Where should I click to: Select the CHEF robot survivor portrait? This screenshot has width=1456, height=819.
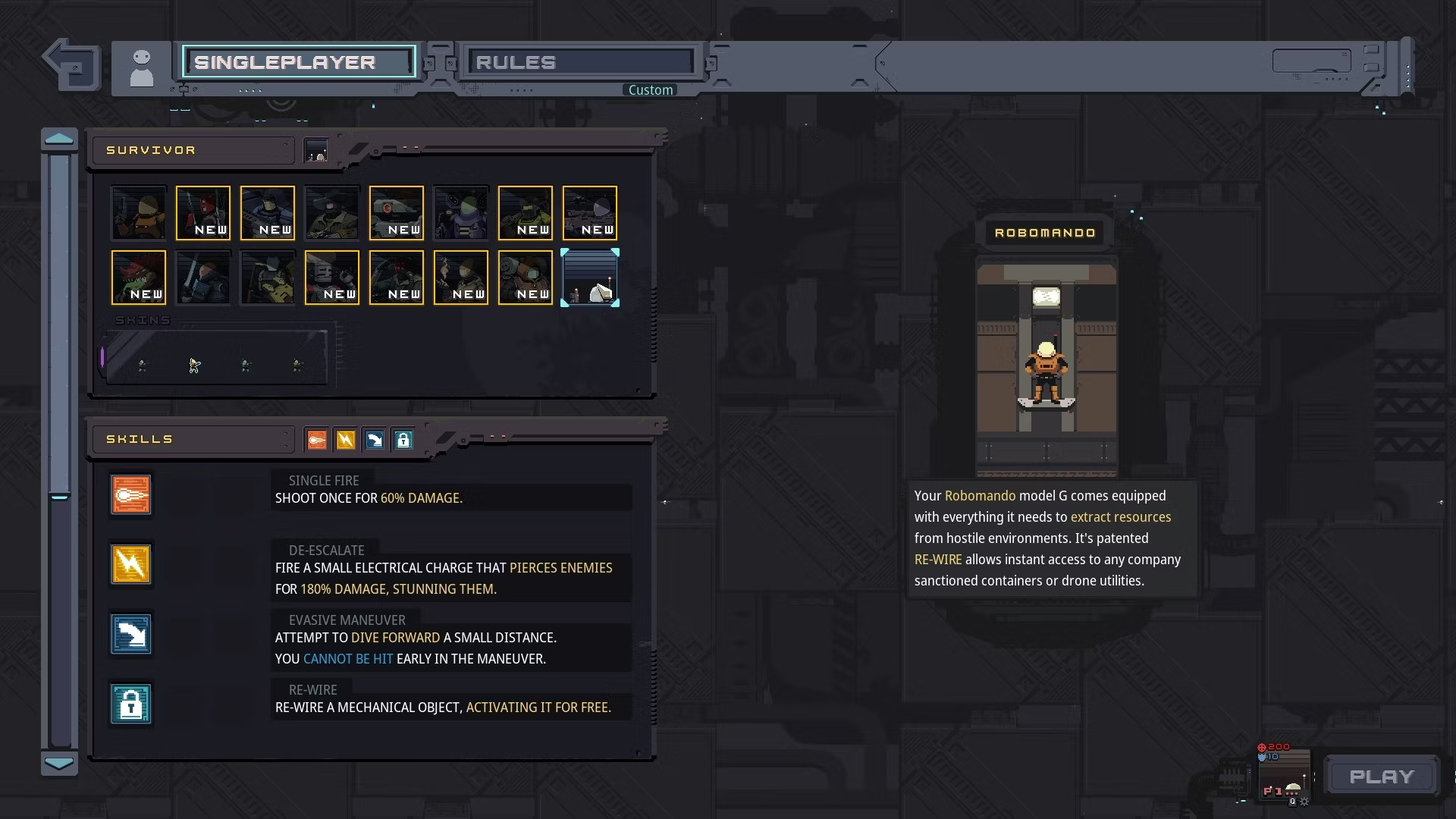(332, 278)
